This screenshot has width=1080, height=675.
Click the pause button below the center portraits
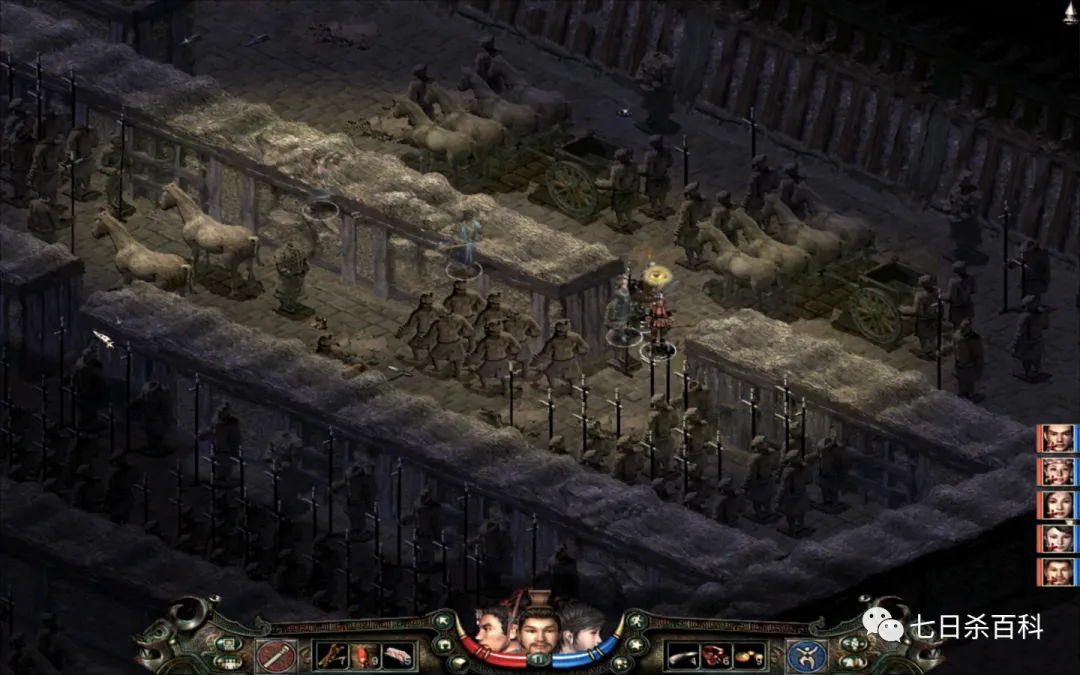pos(539,660)
